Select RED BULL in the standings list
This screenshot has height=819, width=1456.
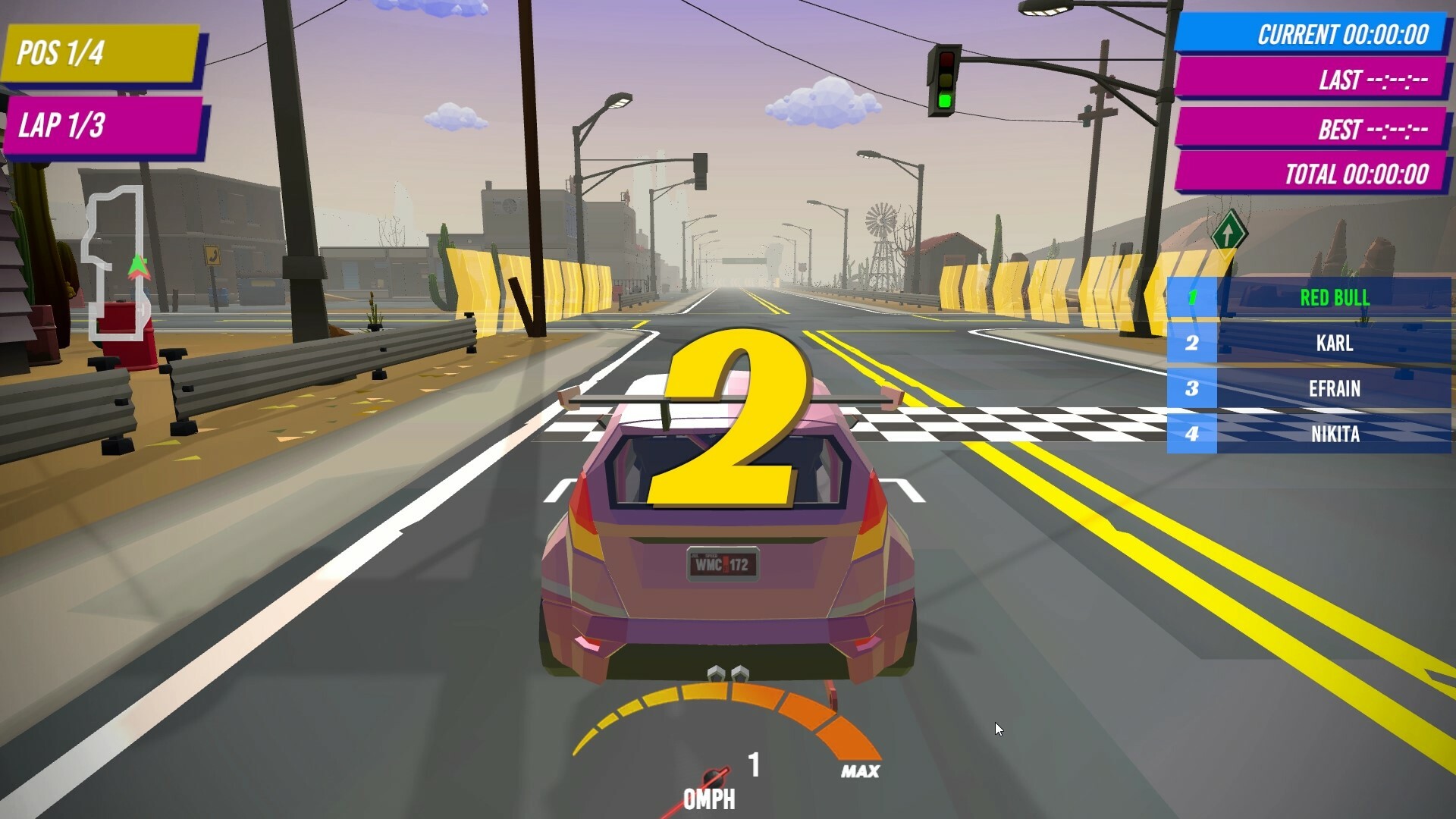click(1334, 298)
